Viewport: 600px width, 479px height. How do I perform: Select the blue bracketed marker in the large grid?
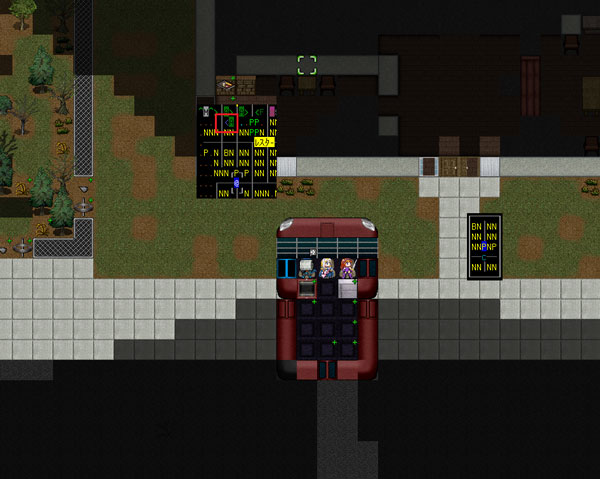pyautogui.click(x=236, y=184)
